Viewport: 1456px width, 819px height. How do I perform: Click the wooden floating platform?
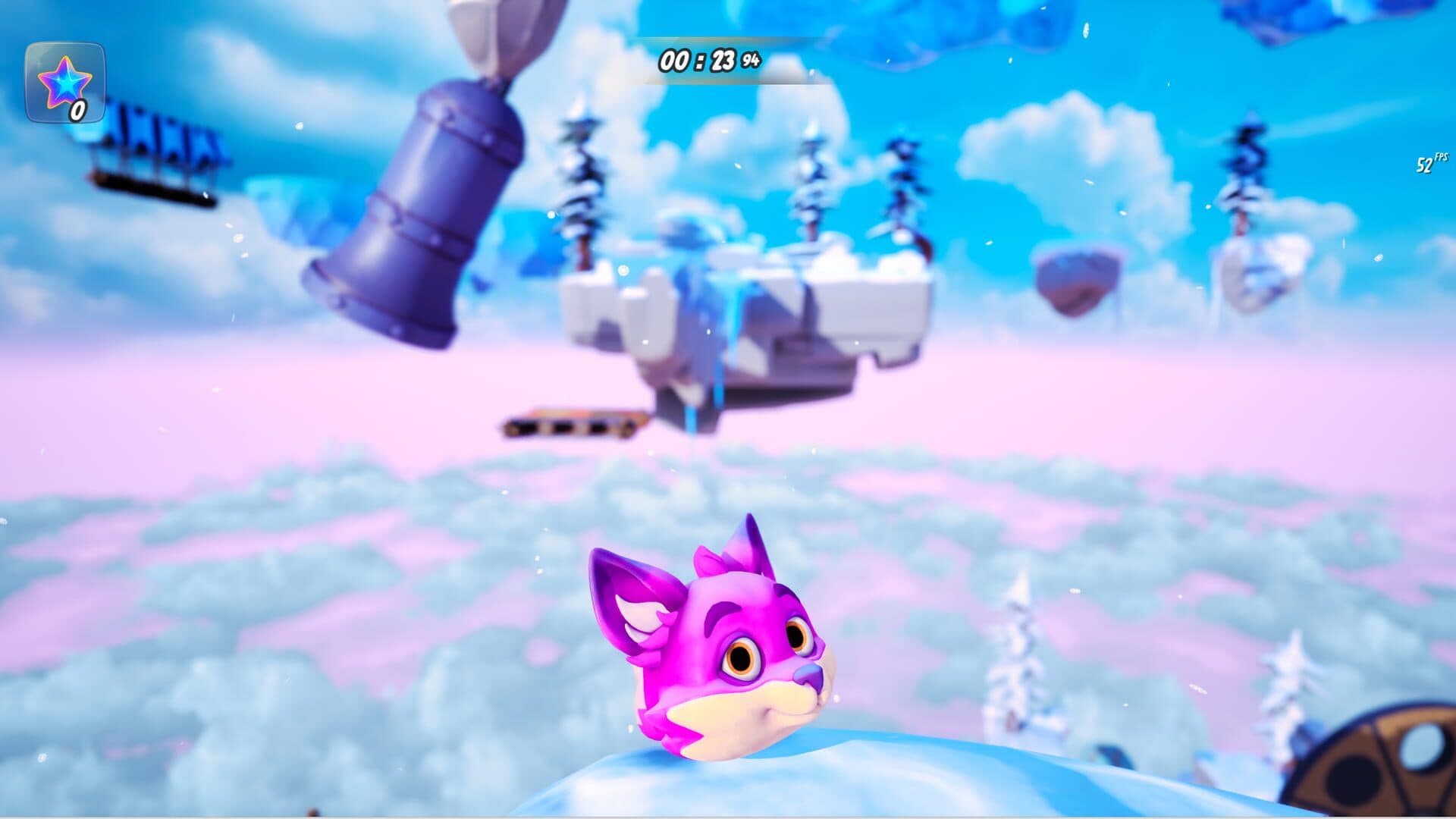click(x=569, y=426)
